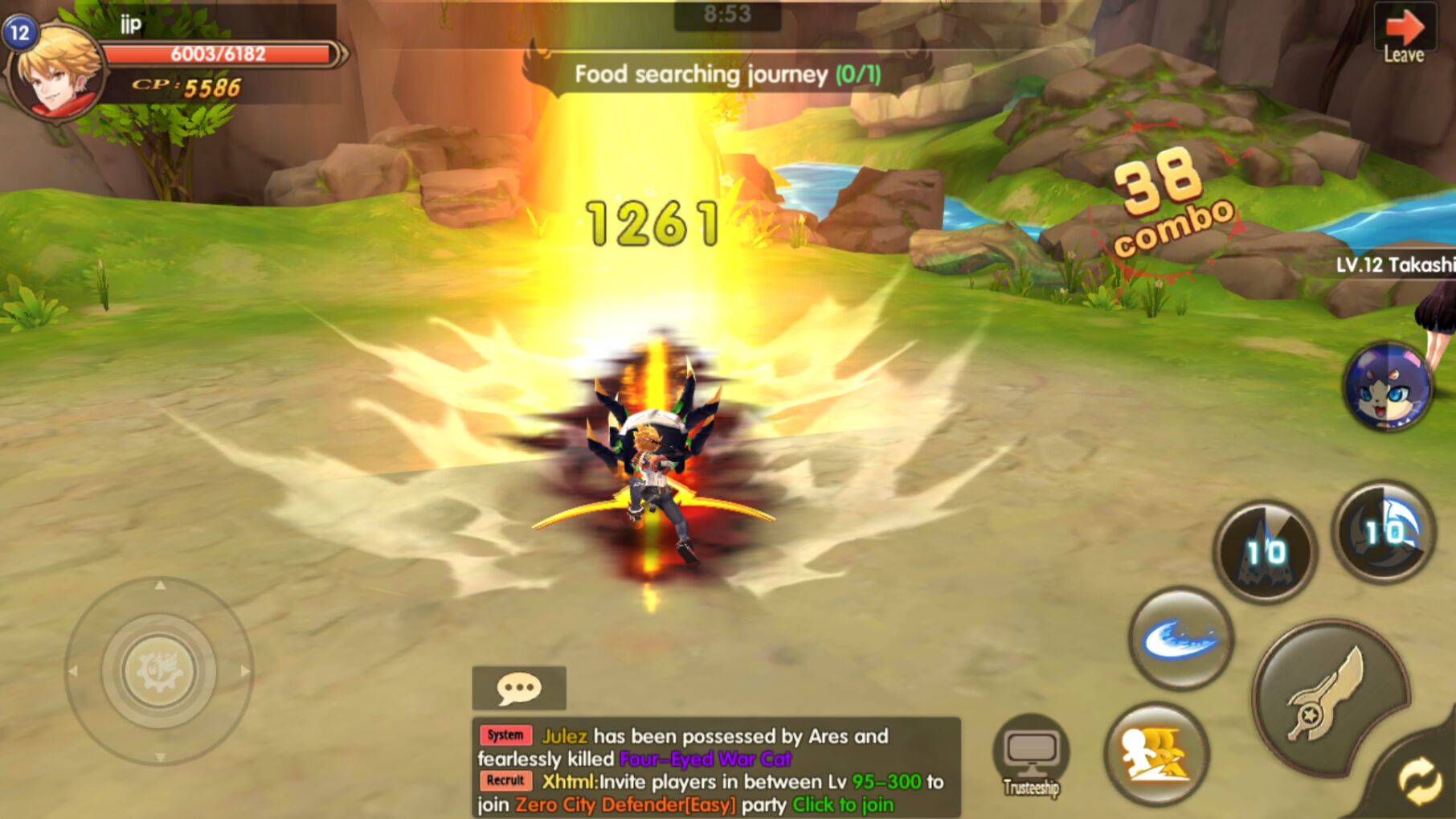Activate the blue wave slash skill

[x=1180, y=639]
